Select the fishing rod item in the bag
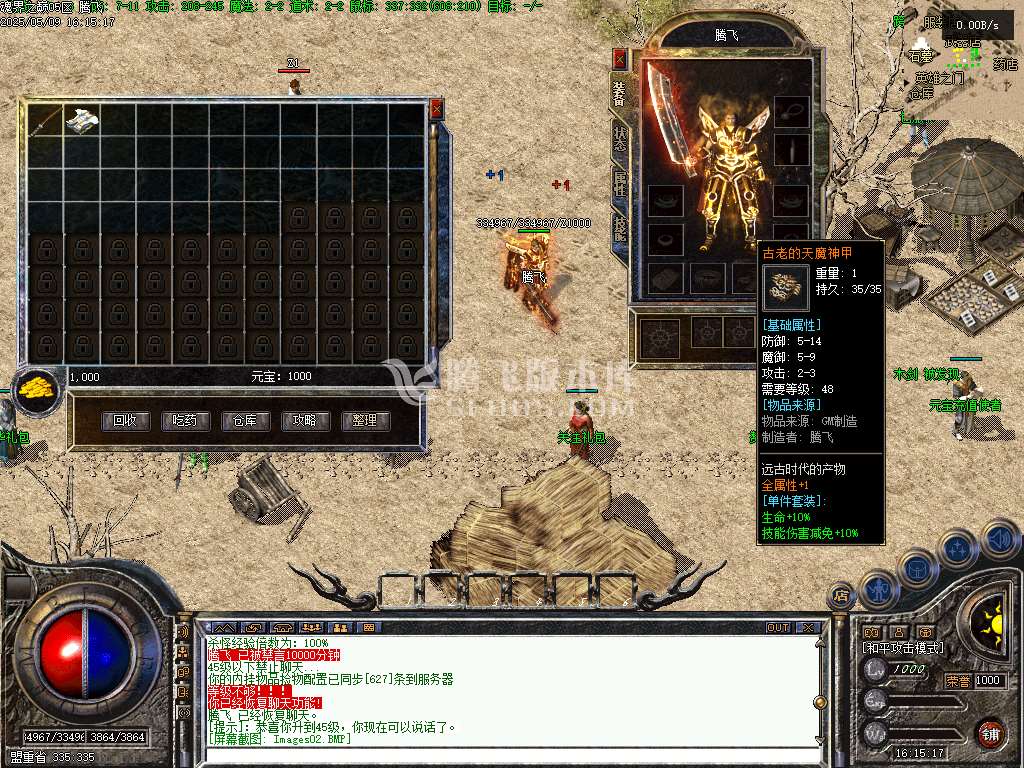Screen dimensions: 1024x768 pyautogui.click(x=45, y=121)
